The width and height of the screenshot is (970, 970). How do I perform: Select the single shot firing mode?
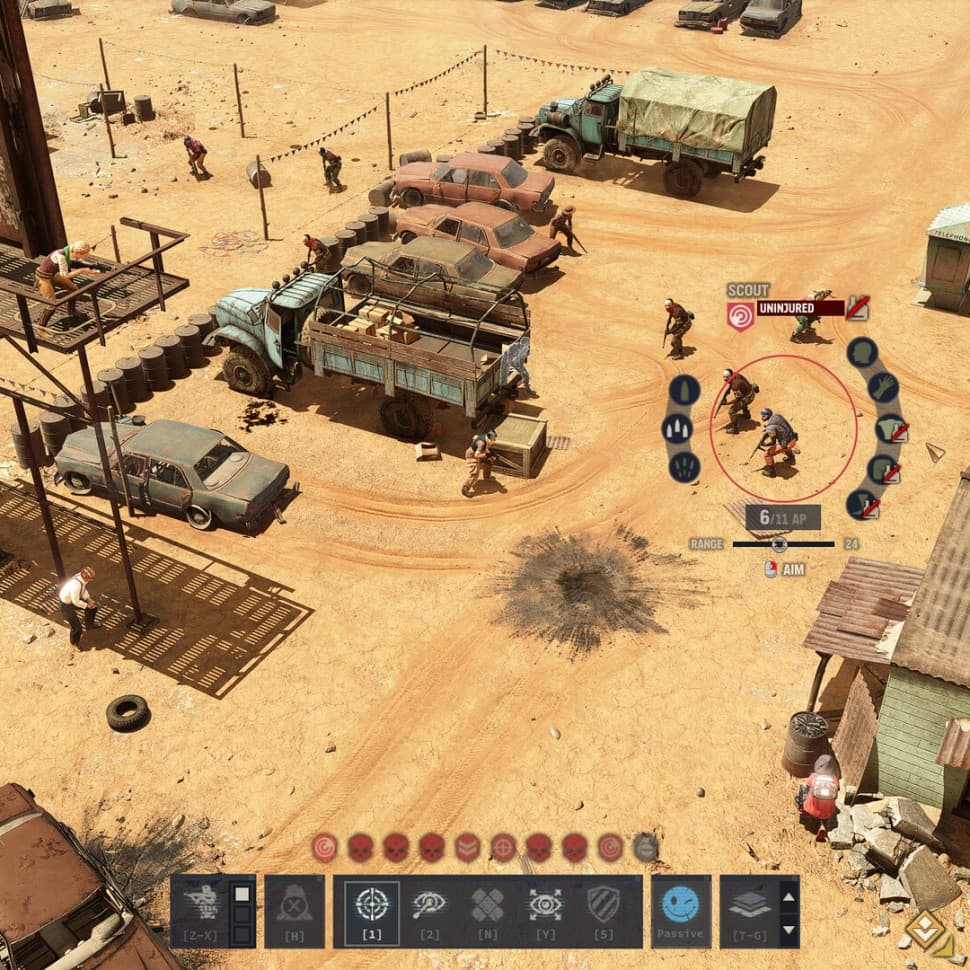684,390
